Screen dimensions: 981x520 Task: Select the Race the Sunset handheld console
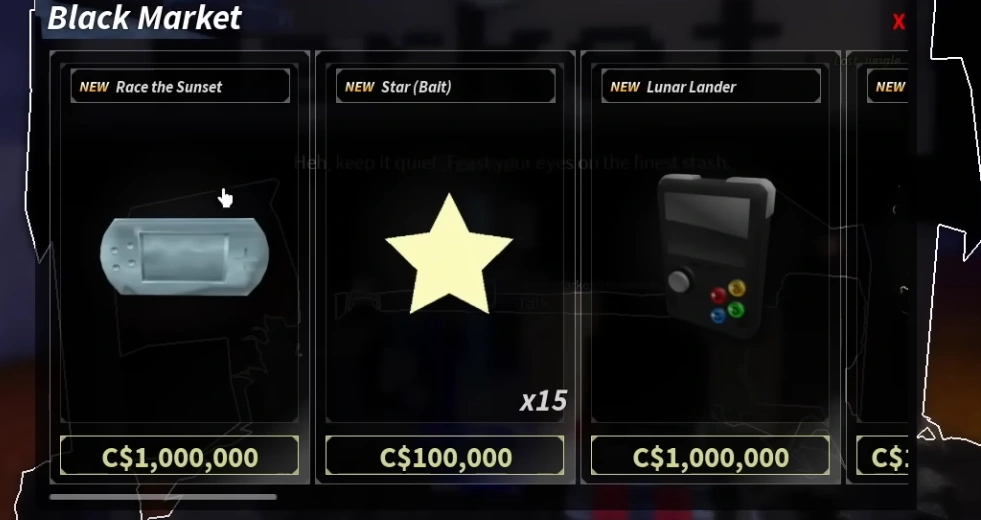(185, 255)
